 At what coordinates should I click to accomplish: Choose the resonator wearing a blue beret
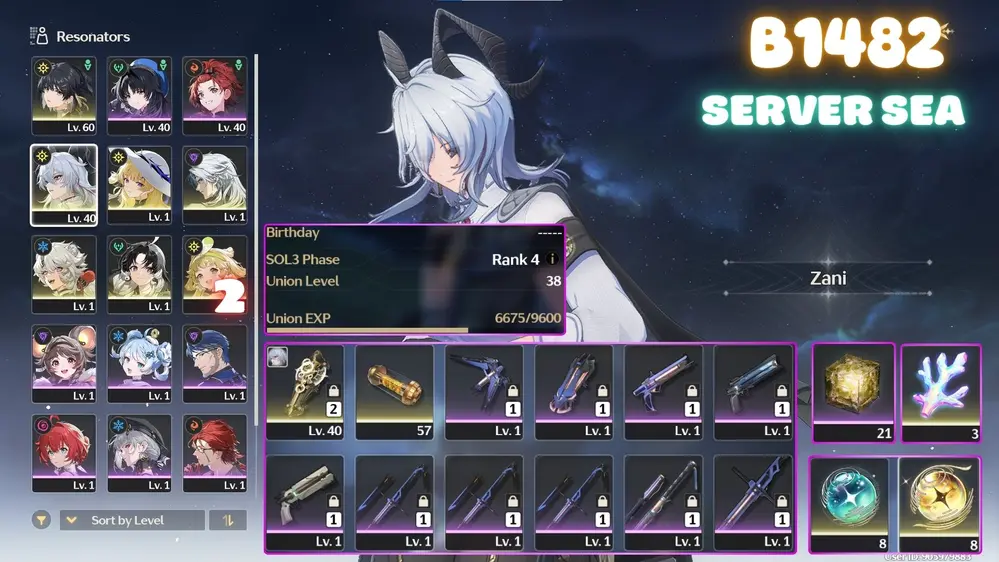[140, 95]
